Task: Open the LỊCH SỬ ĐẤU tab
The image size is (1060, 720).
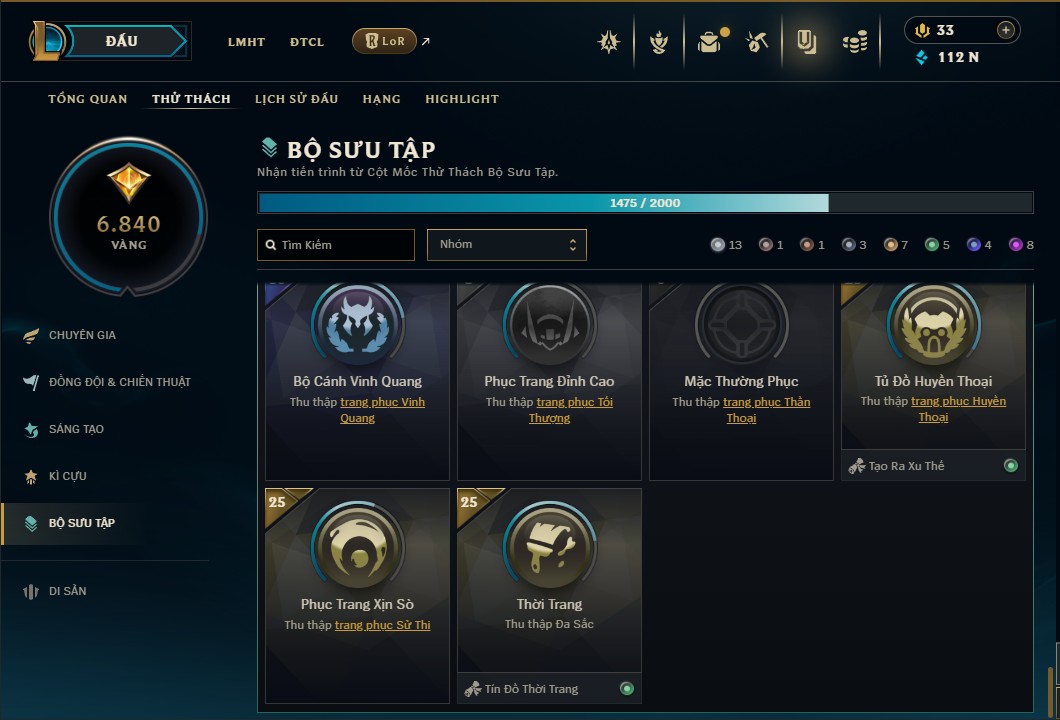Action: click(296, 99)
